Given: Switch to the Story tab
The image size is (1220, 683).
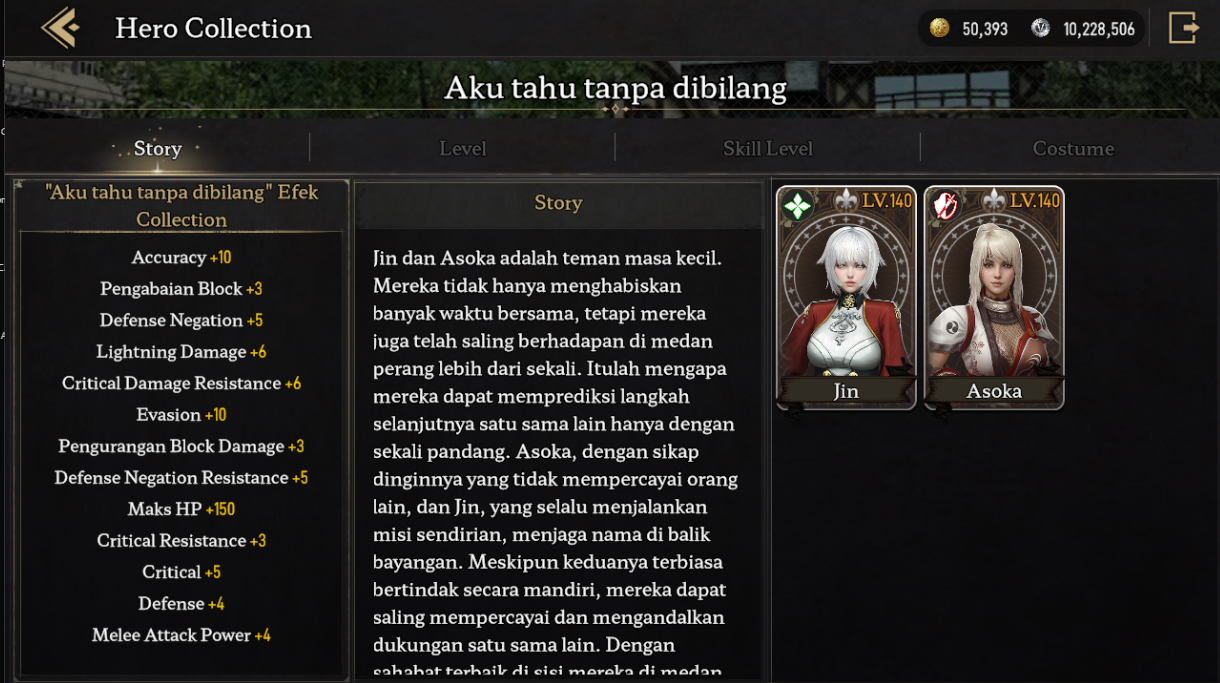Looking at the screenshot, I should [158, 149].
